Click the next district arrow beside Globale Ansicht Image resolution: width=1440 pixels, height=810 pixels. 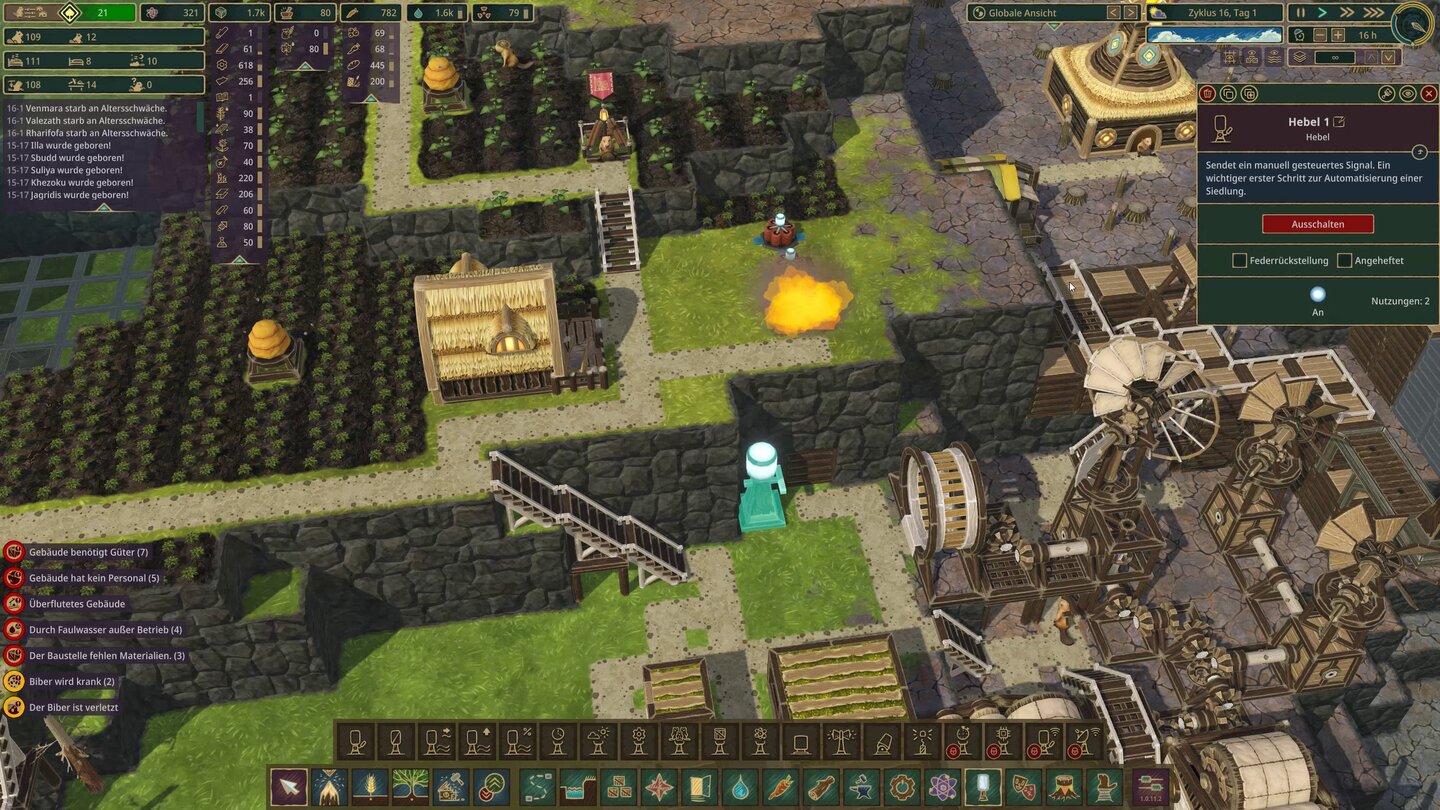coord(1130,13)
